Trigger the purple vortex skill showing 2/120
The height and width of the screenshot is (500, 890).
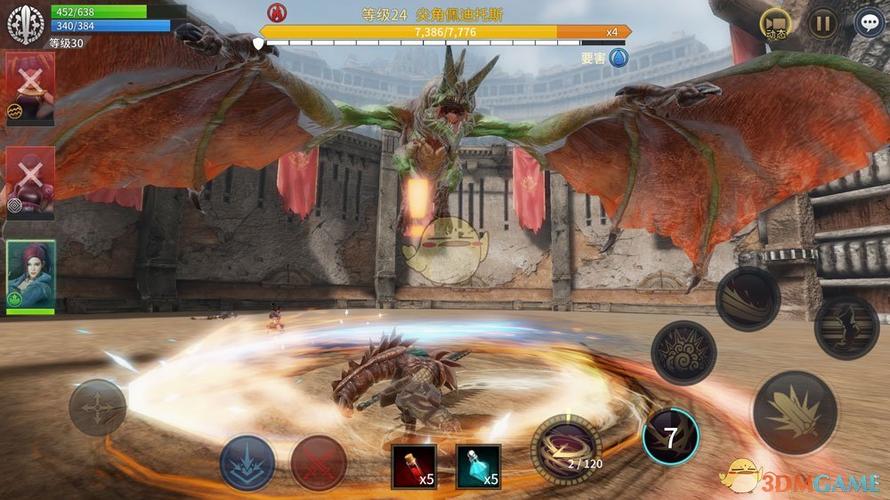pyautogui.click(x=565, y=448)
